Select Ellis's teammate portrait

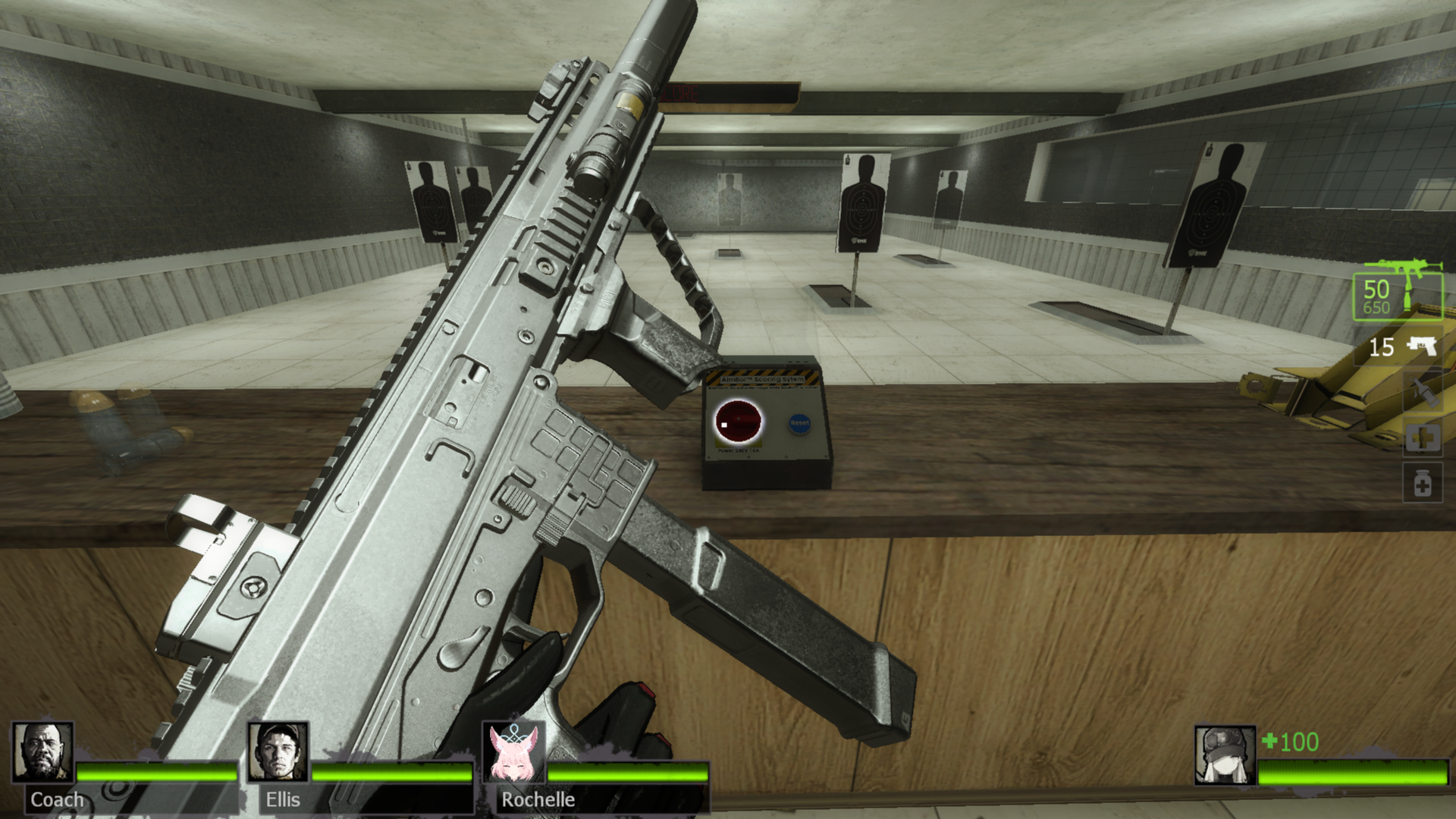tap(278, 752)
